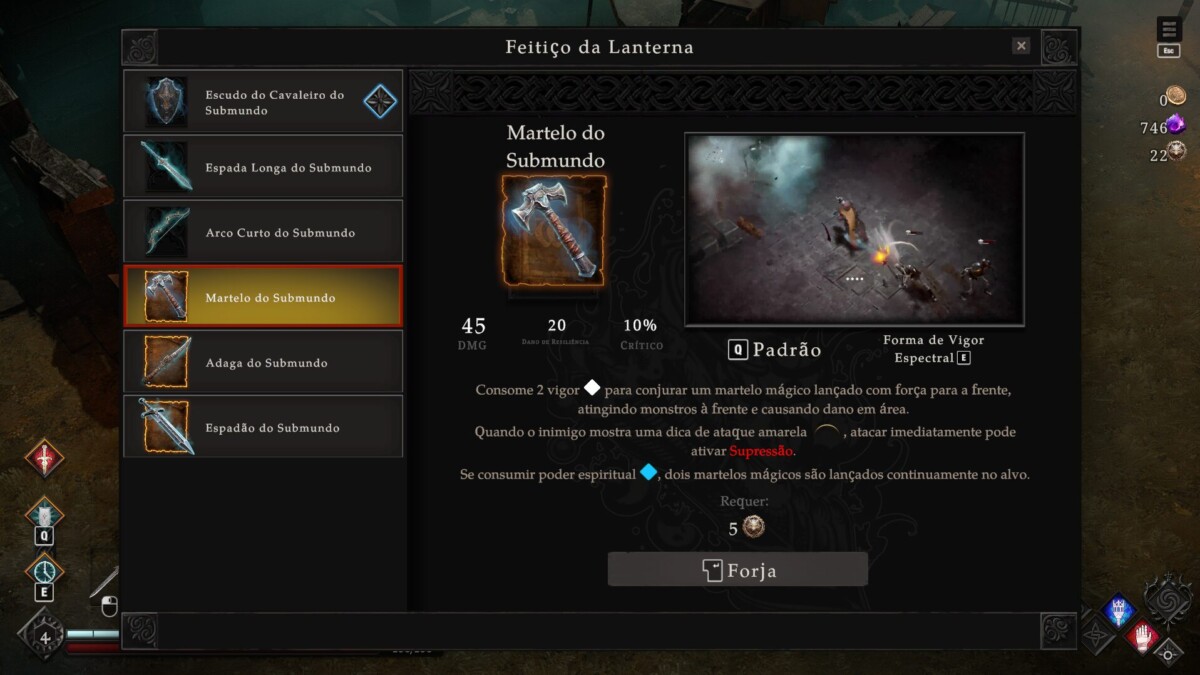This screenshot has width=1200, height=675.
Task: Switch to Forma de Vigor Espectral
Action: point(933,349)
